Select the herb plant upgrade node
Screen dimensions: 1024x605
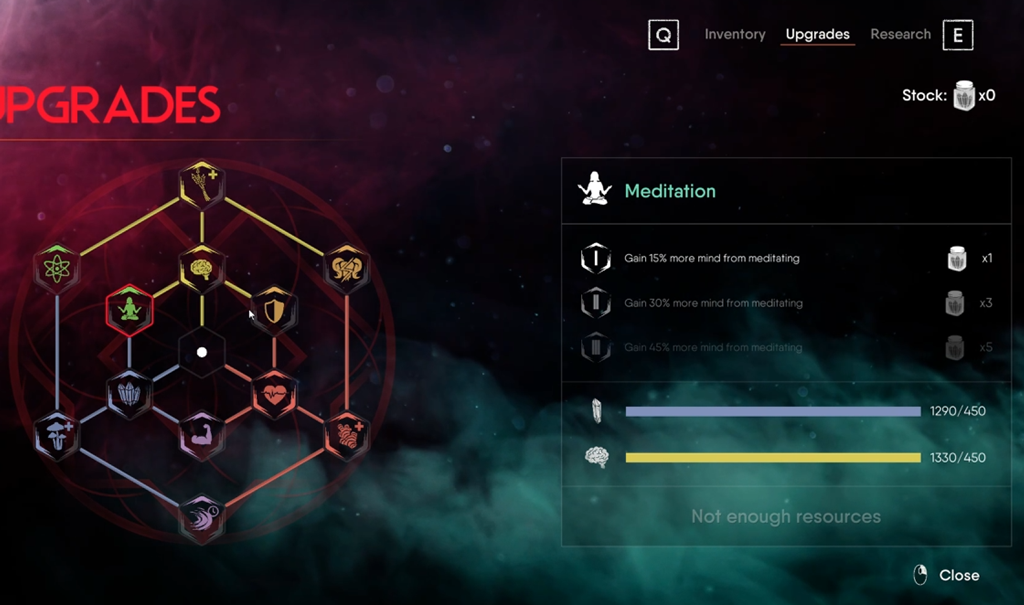point(202,184)
